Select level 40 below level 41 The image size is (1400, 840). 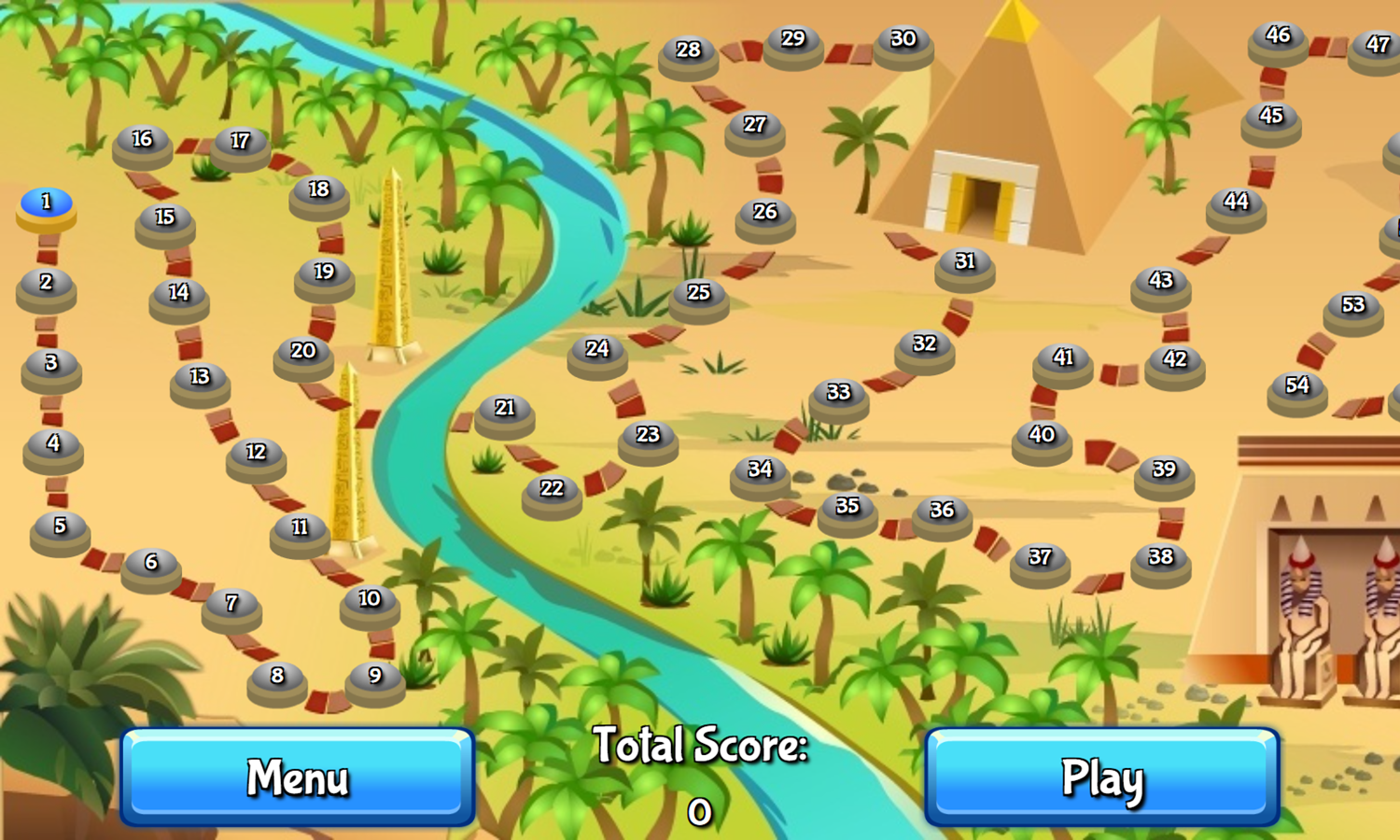tap(1042, 433)
